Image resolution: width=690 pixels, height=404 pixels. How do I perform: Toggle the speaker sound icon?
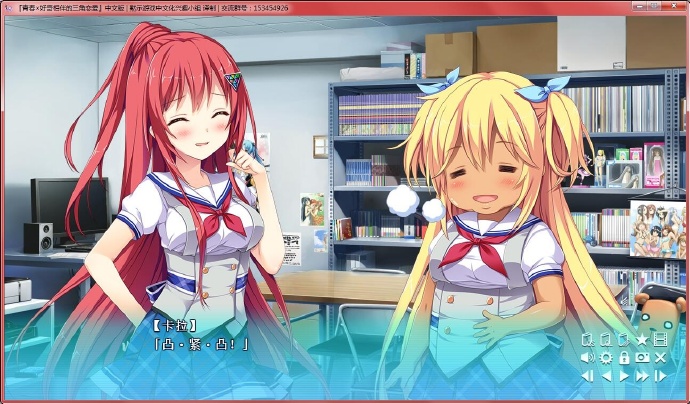588,357
